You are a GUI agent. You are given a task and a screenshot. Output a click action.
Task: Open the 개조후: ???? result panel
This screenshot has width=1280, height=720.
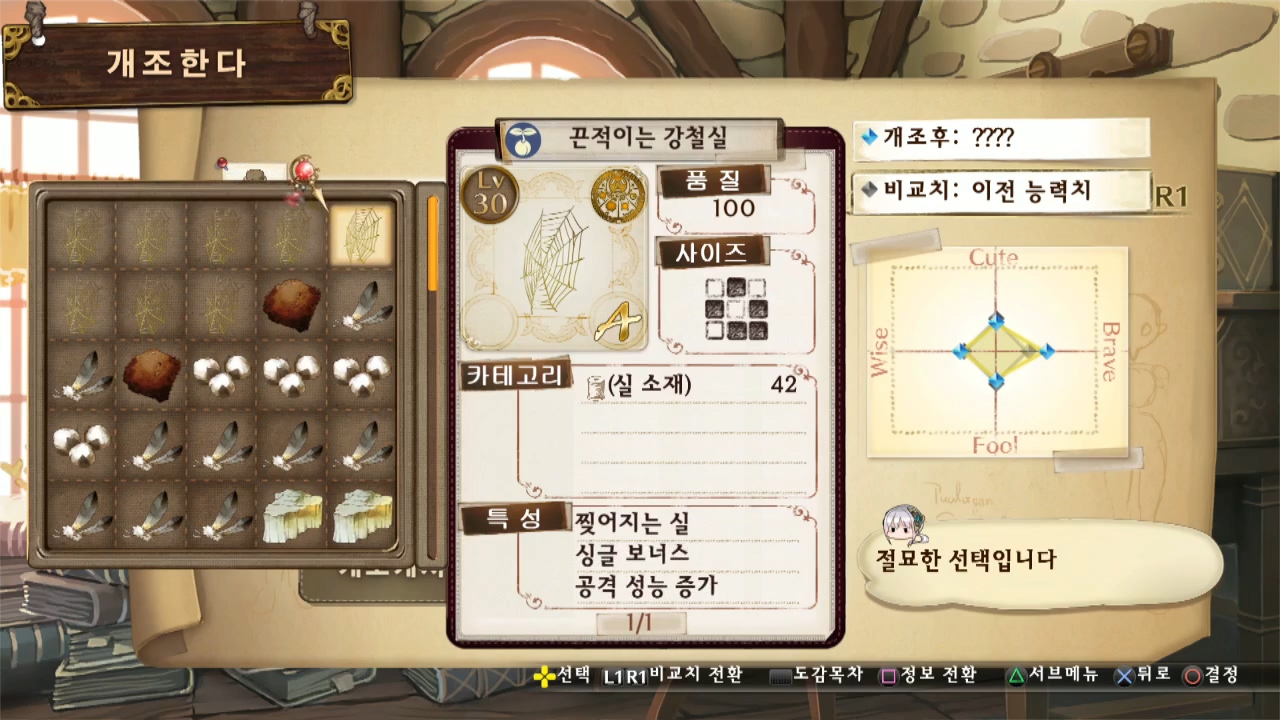1000,138
